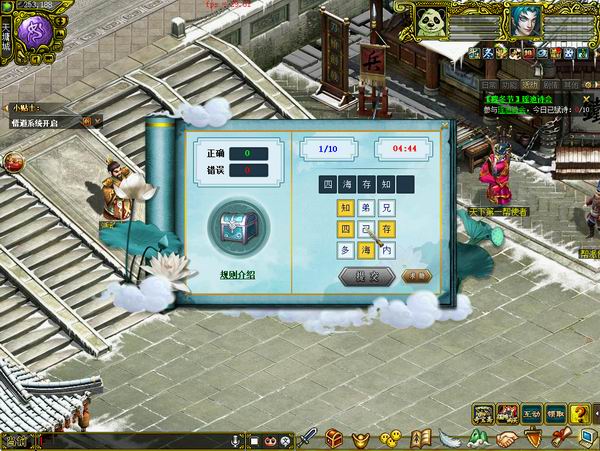This screenshot has width=600, height=451.
Task: Select the 兄 character tile
Action: [x=387, y=208]
